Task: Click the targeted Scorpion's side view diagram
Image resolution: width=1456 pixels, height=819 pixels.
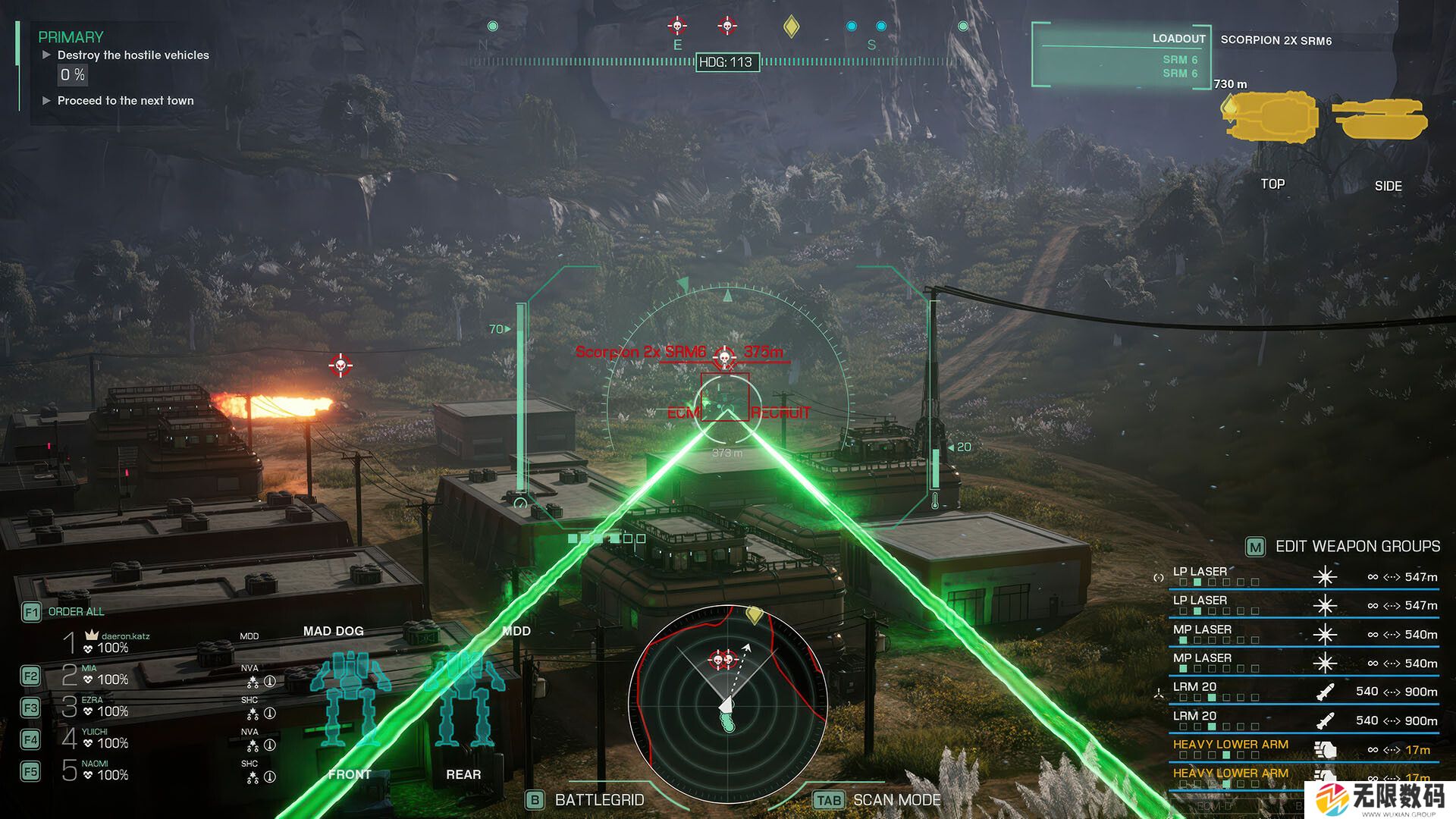Action: 1380,119
